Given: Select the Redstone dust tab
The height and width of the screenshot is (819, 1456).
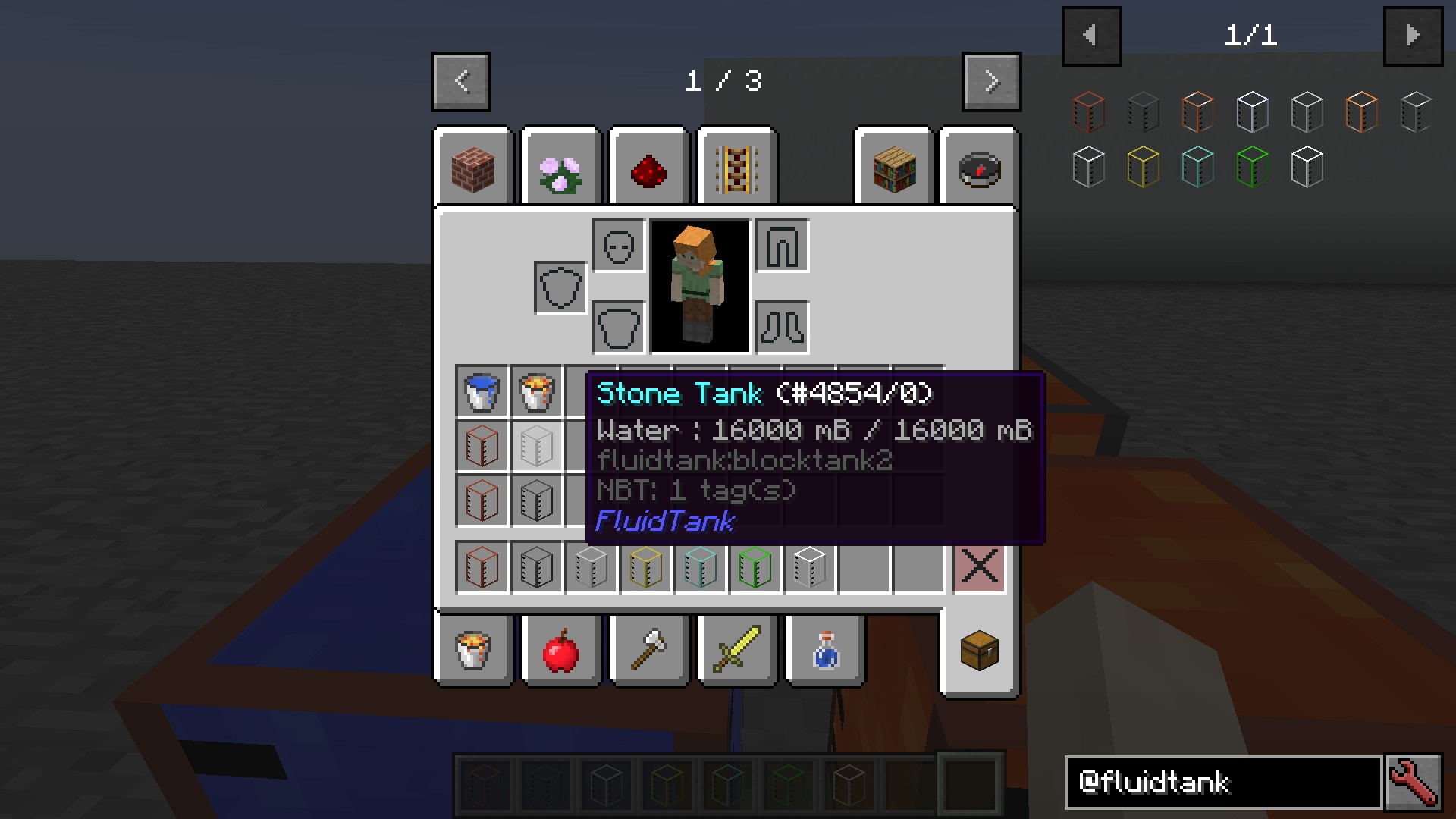Looking at the screenshot, I should [x=649, y=168].
